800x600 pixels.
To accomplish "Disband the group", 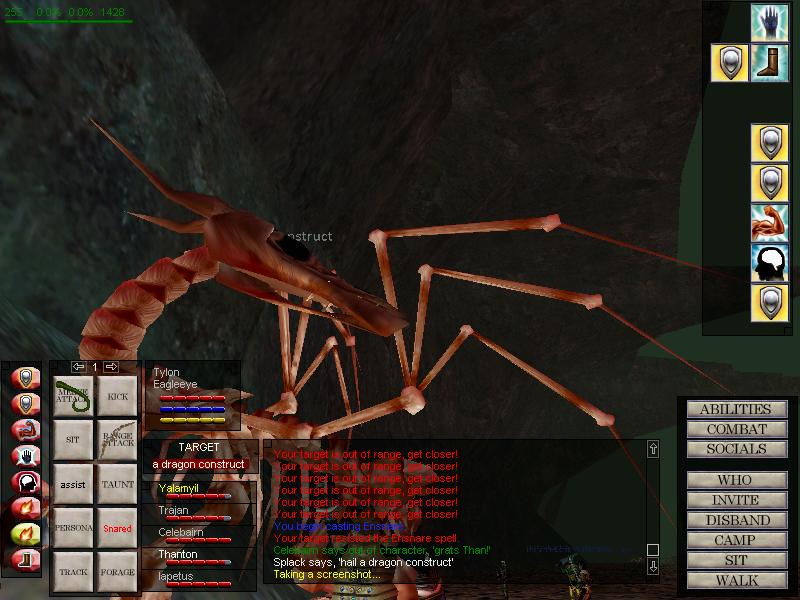I will click(735, 520).
